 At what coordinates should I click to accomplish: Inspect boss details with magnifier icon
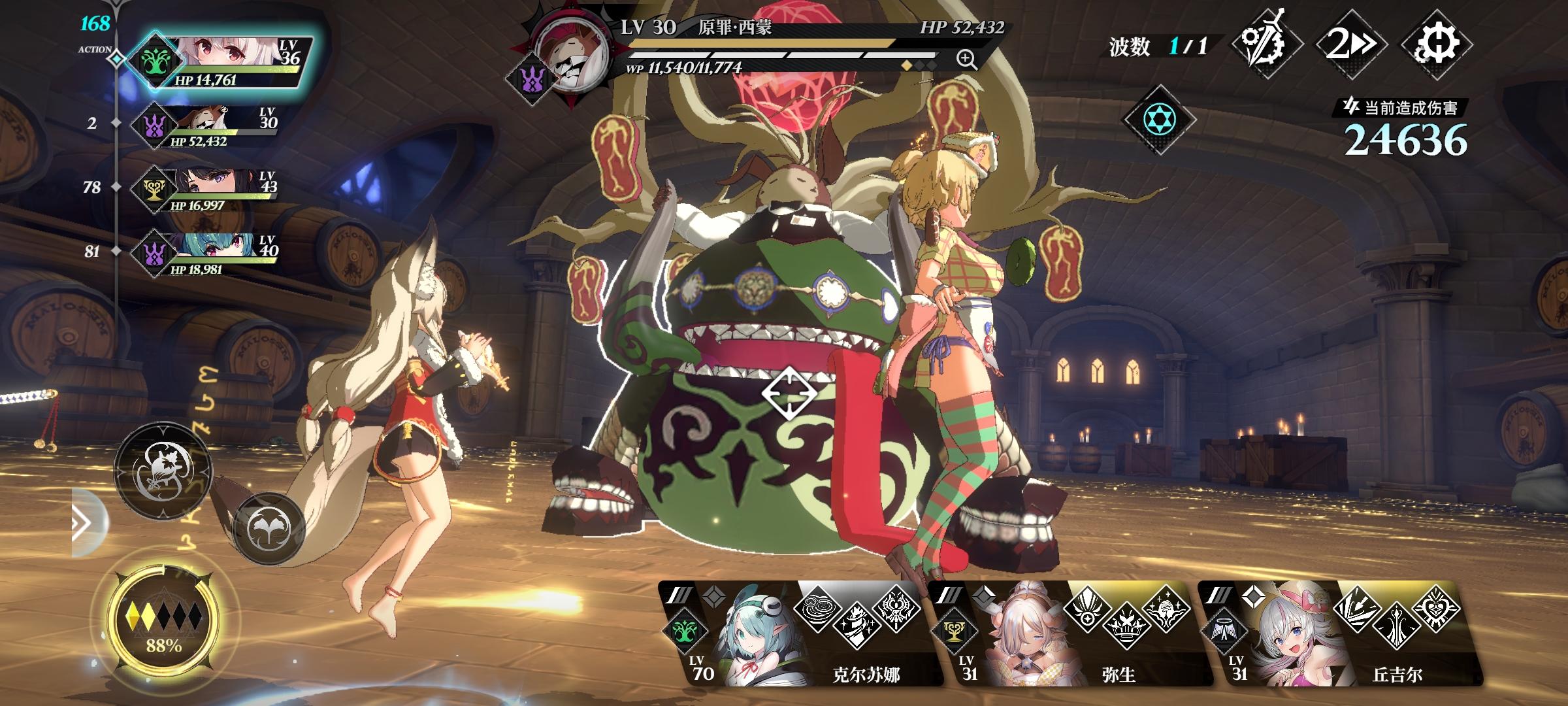click(x=966, y=59)
